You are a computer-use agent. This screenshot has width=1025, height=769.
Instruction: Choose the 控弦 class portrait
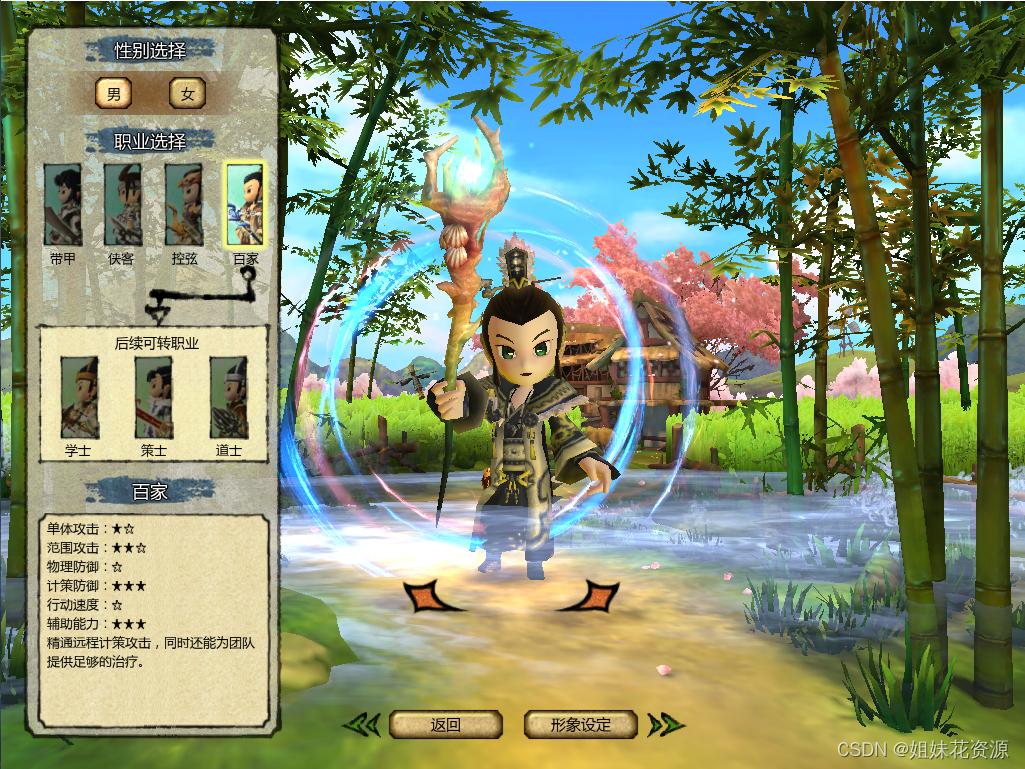(184, 205)
